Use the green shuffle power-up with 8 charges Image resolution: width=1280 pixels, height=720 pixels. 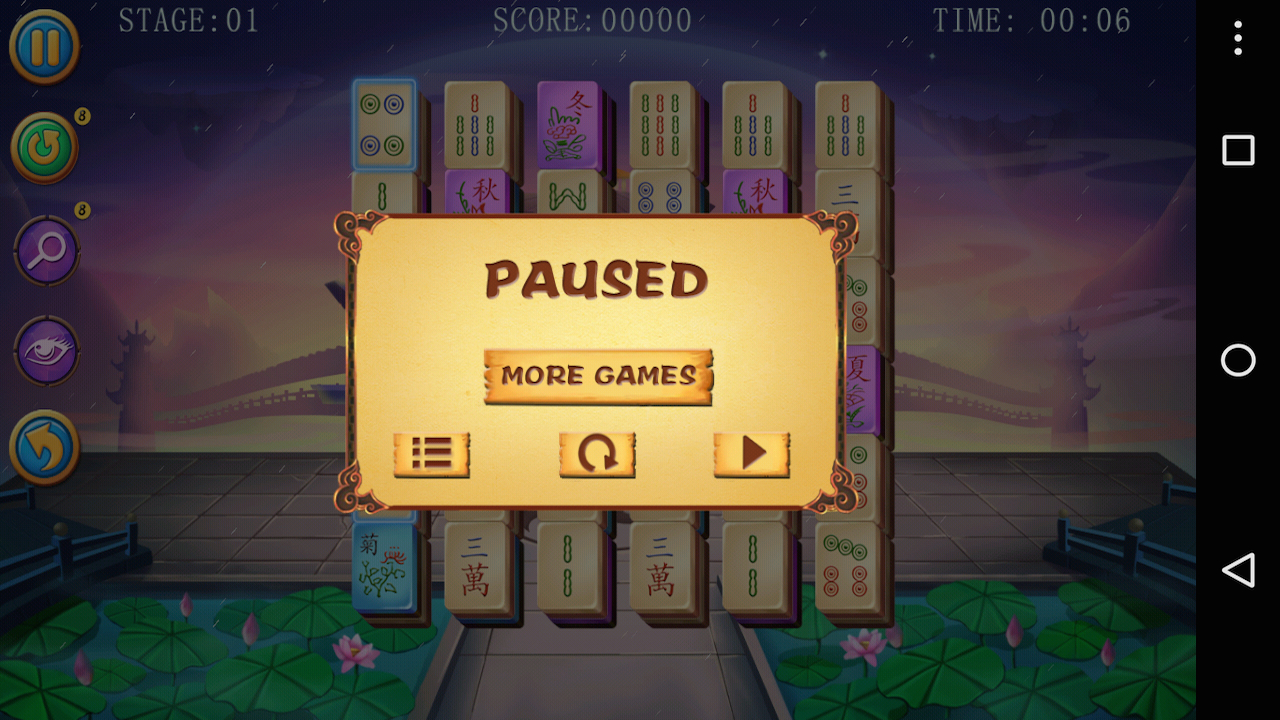tap(44, 148)
